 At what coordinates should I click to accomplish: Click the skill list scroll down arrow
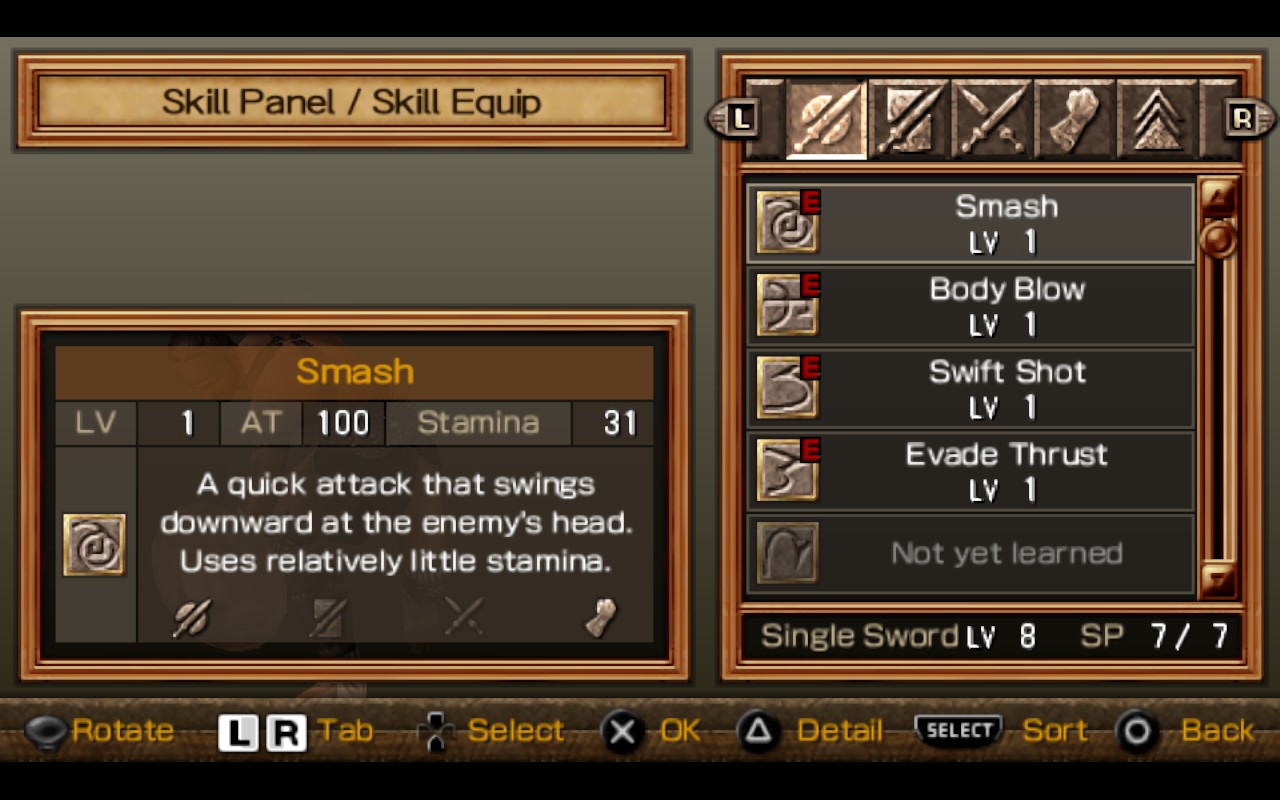point(1218,579)
